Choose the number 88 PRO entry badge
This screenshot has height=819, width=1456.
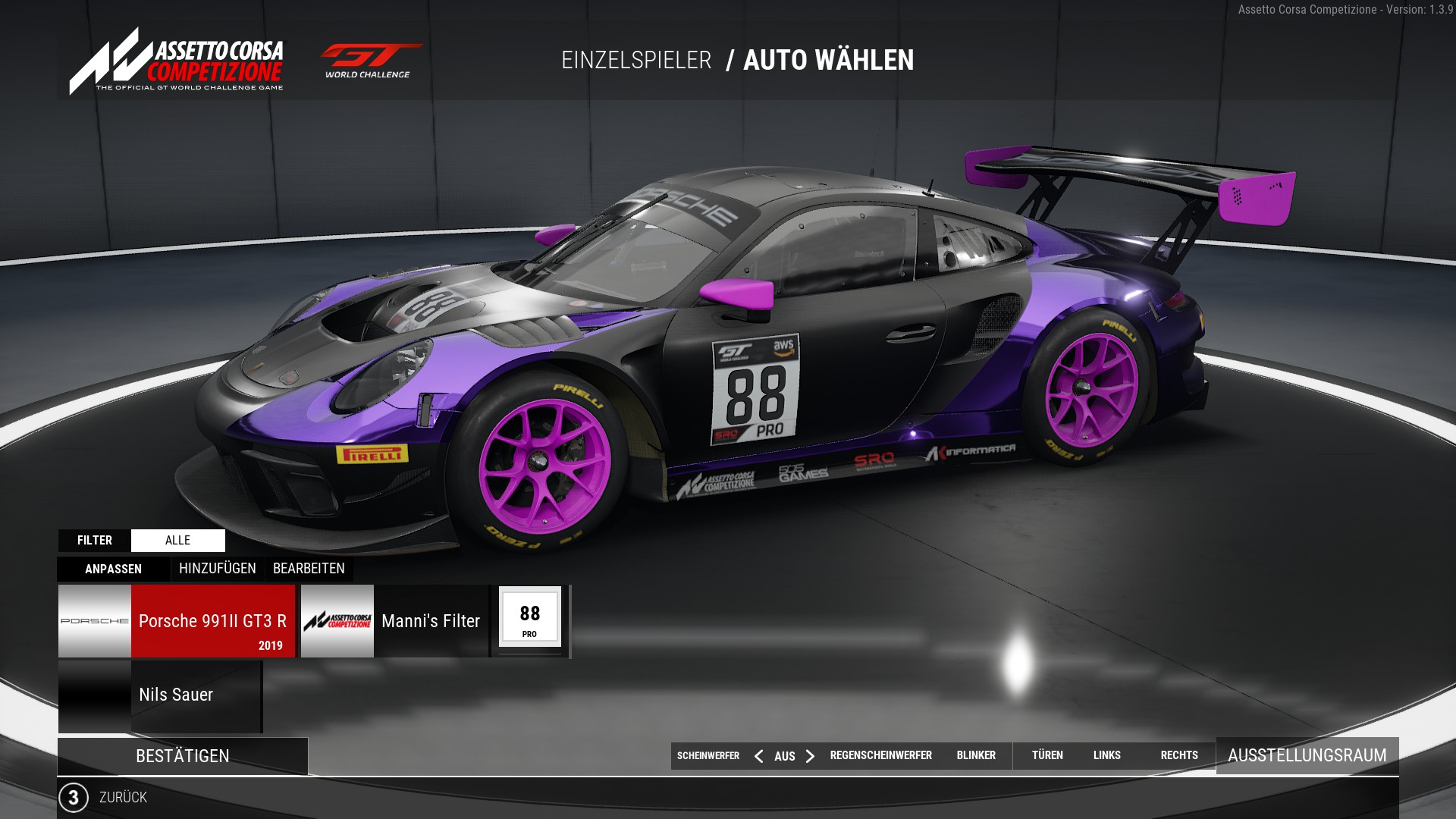pyautogui.click(x=530, y=617)
